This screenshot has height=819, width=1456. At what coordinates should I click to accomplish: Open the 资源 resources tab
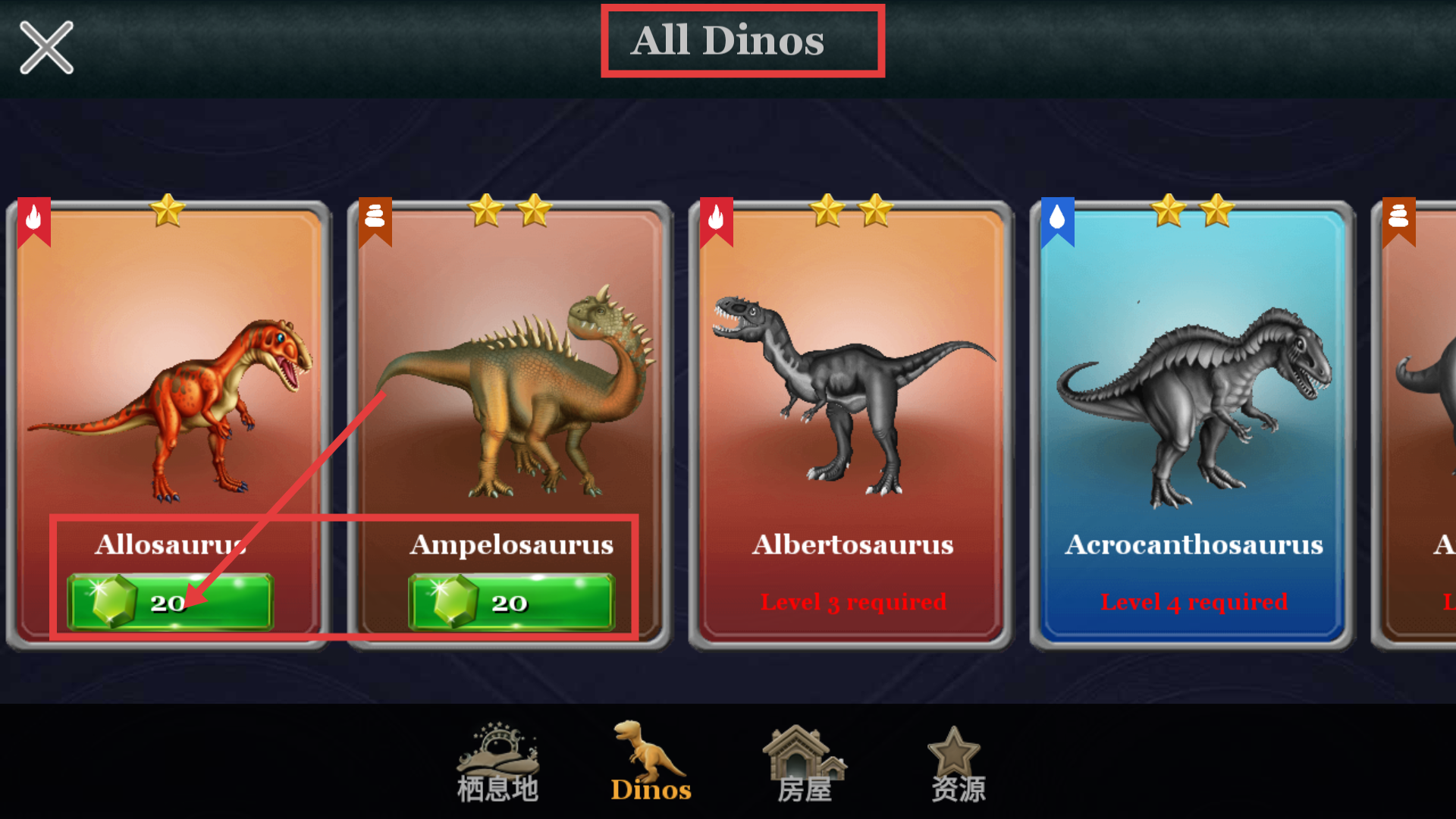[957, 763]
